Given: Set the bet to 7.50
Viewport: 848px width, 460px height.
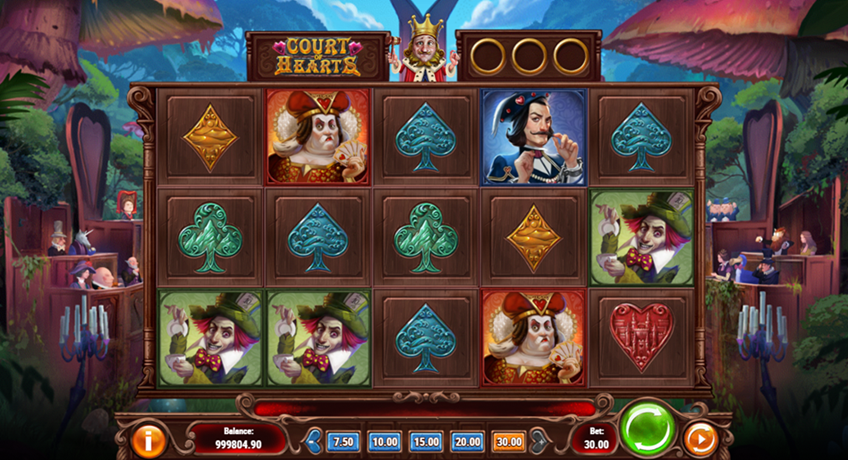Looking at the screenshot, I should coord(344,441).
